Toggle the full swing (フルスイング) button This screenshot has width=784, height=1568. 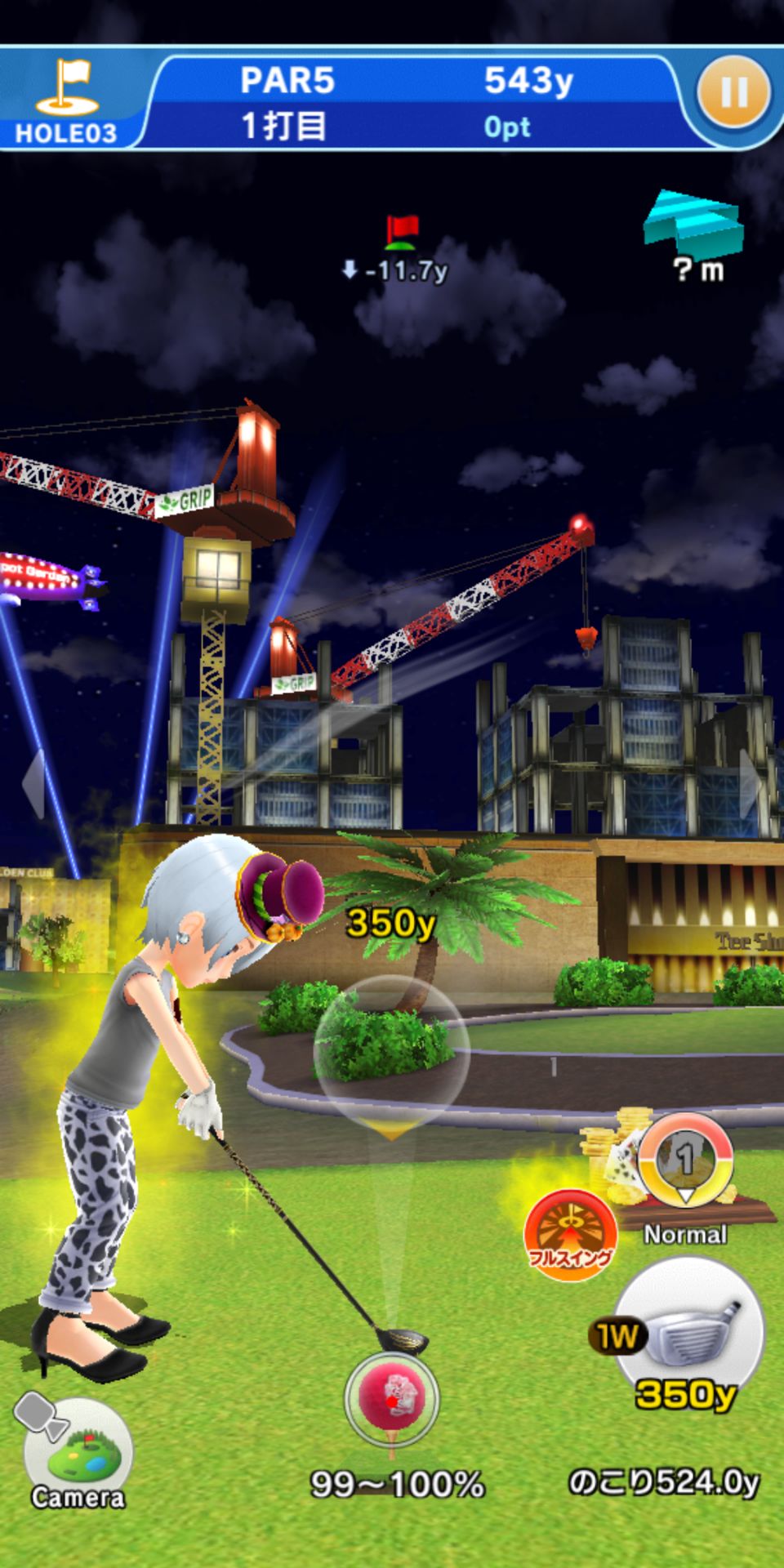[570, 1235]
